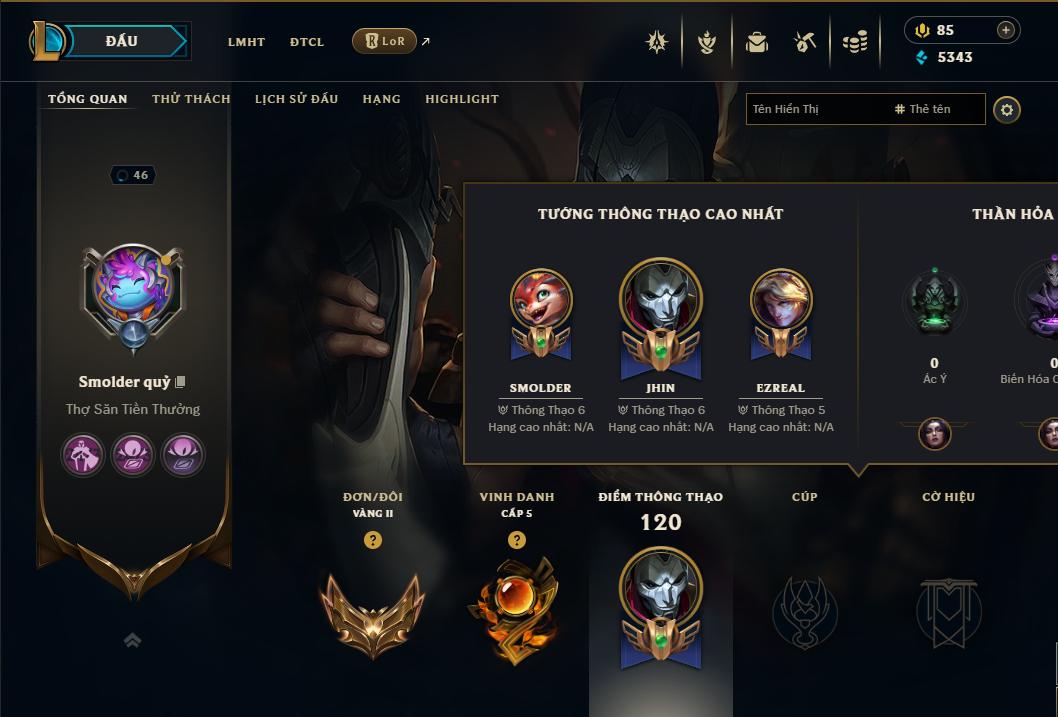Click the ĐẤU play button
Viewport: 1058px width, 717px height.
[122, 41]
